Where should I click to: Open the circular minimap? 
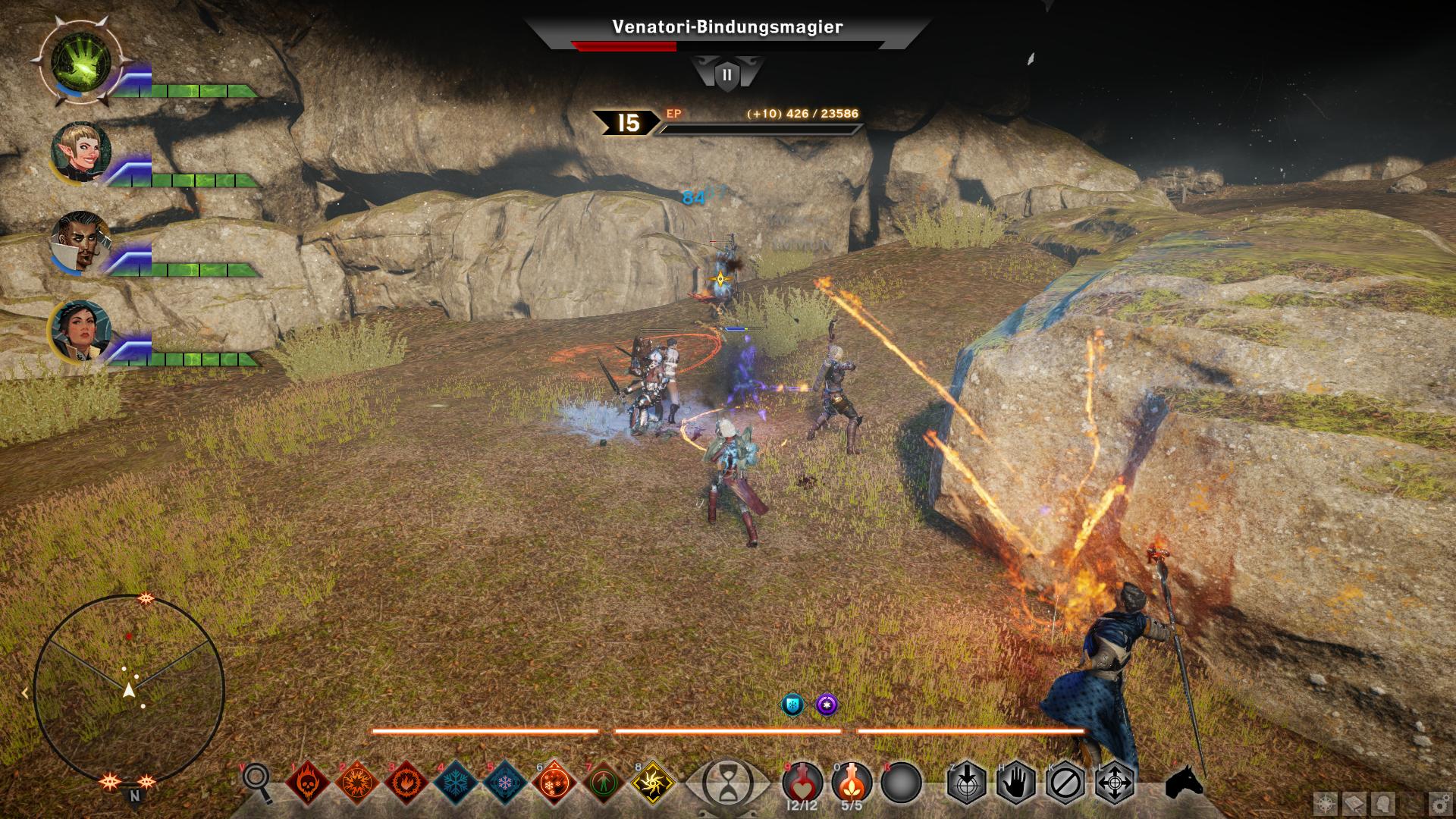(129, 690)
